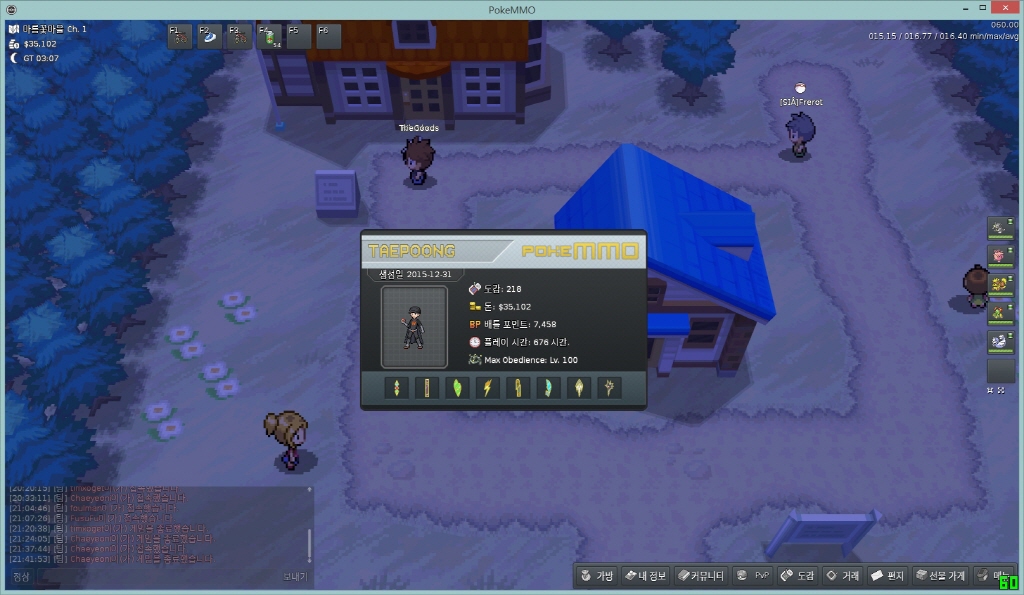Click the trainer portrait on the card
Viewport: 1024px width, 595px height.
tap(414, 327)
